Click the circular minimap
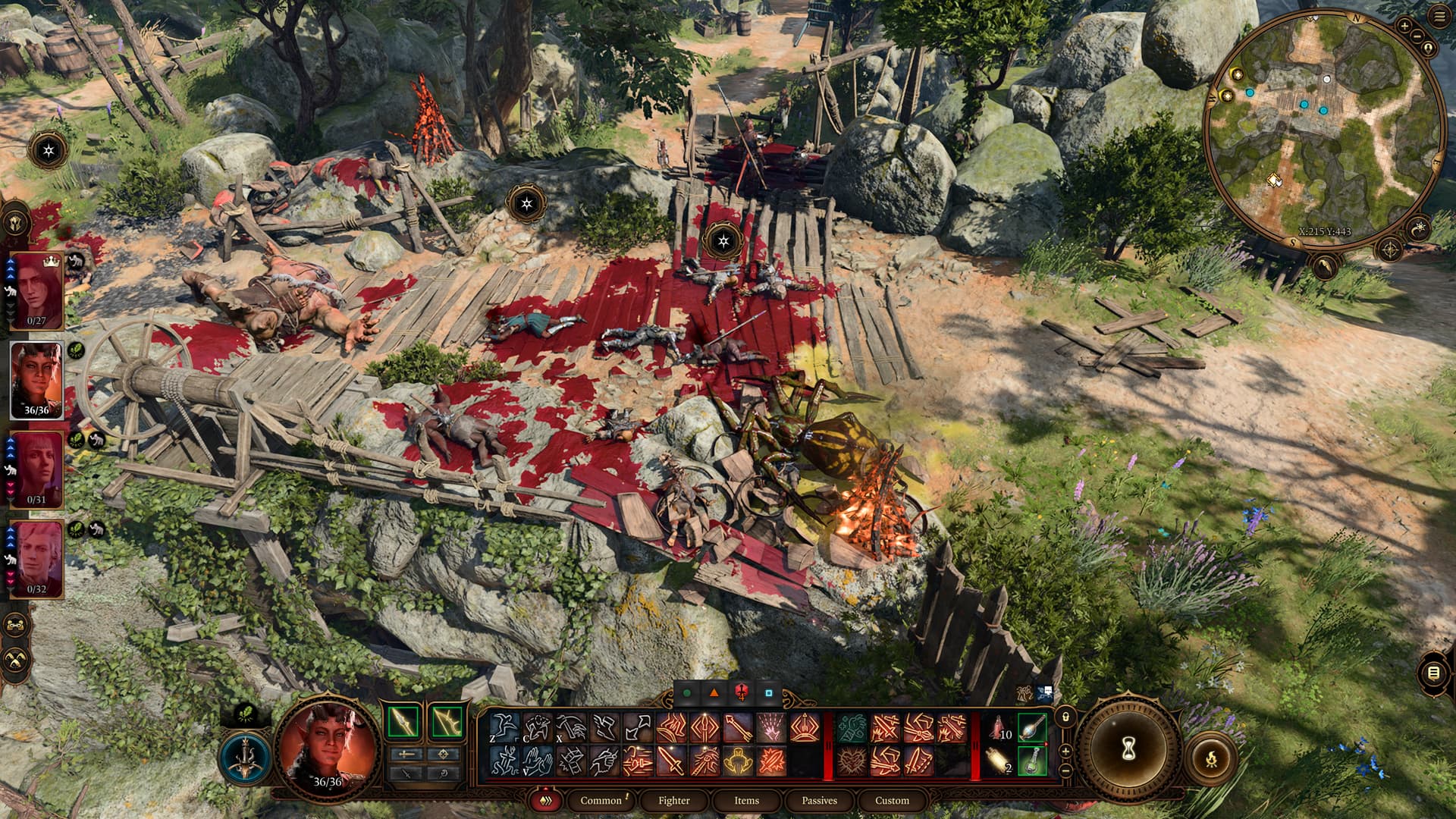 pos(1323,129)
